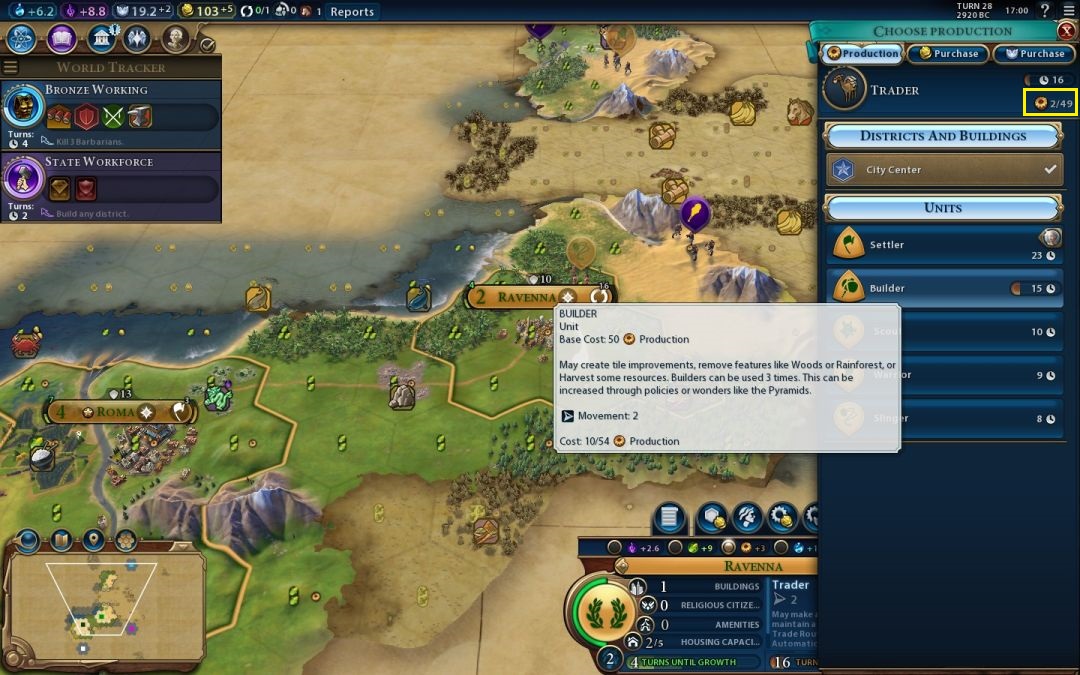Open the religion panel
This screenshot has width=1080, height=675.
point(137,39)
